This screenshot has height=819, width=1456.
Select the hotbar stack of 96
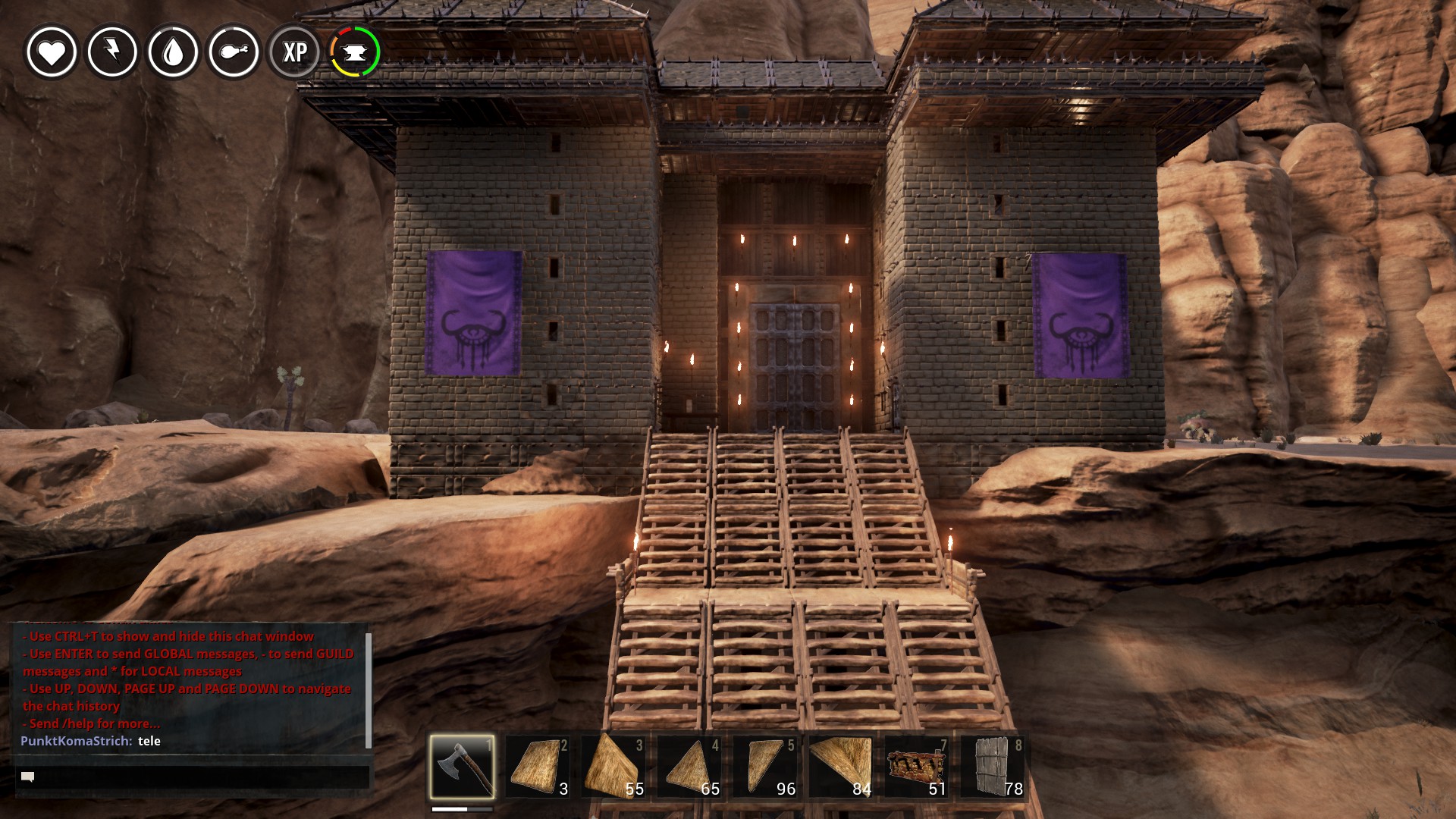tap(765, 766)
